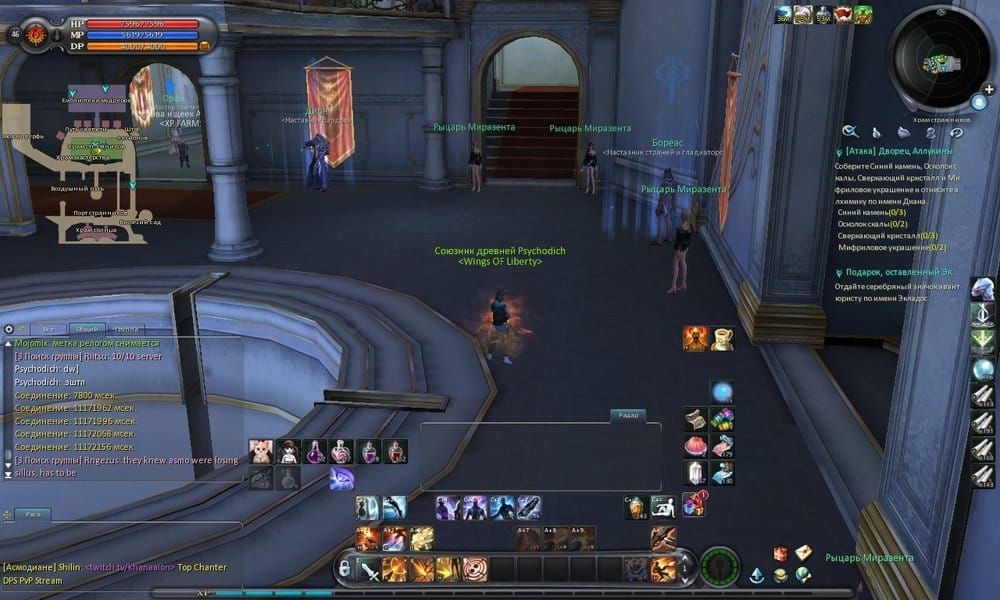Open the Раса chat tab

[x=33, y=514]
